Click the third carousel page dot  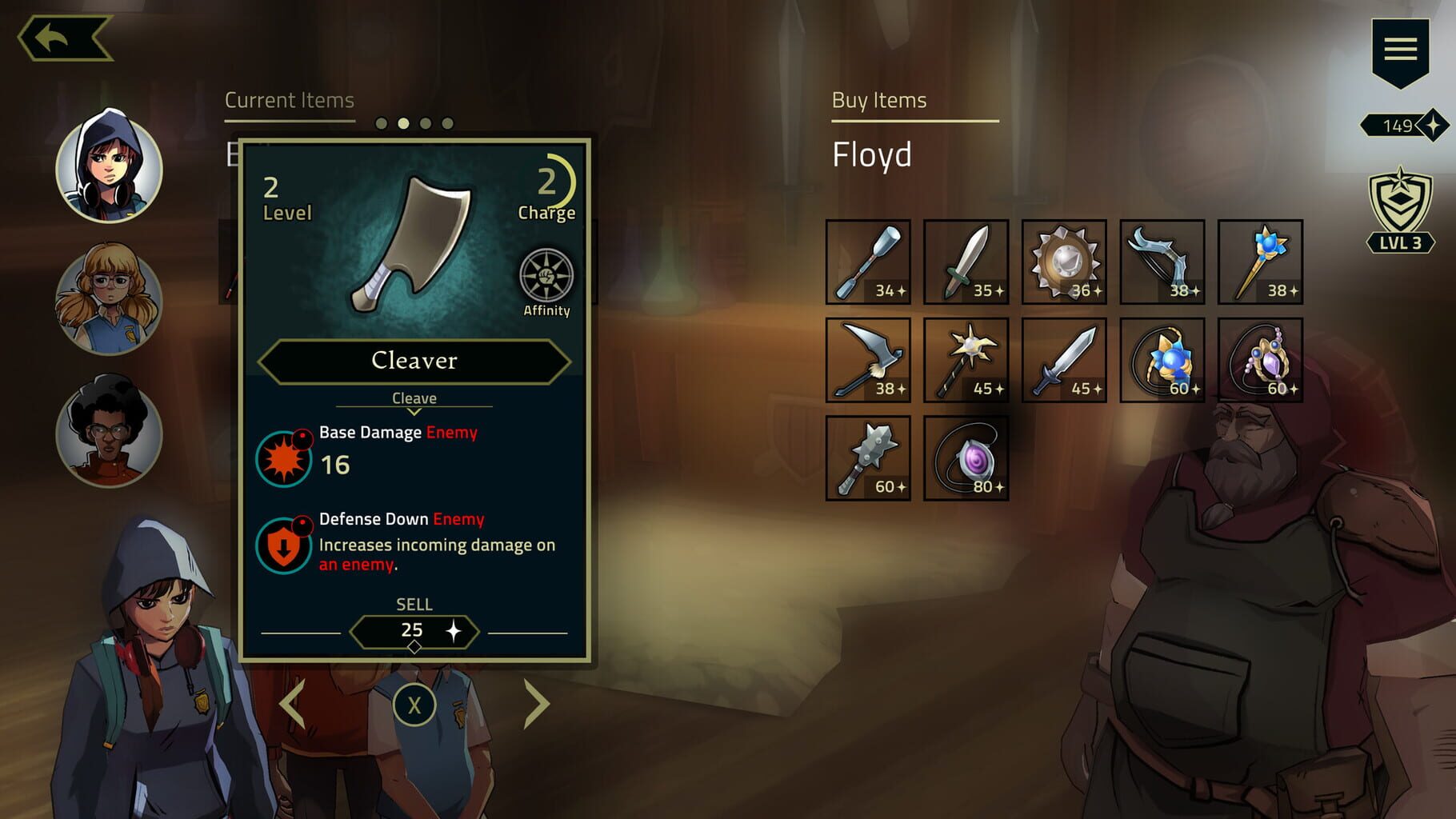tap(424, 124)
